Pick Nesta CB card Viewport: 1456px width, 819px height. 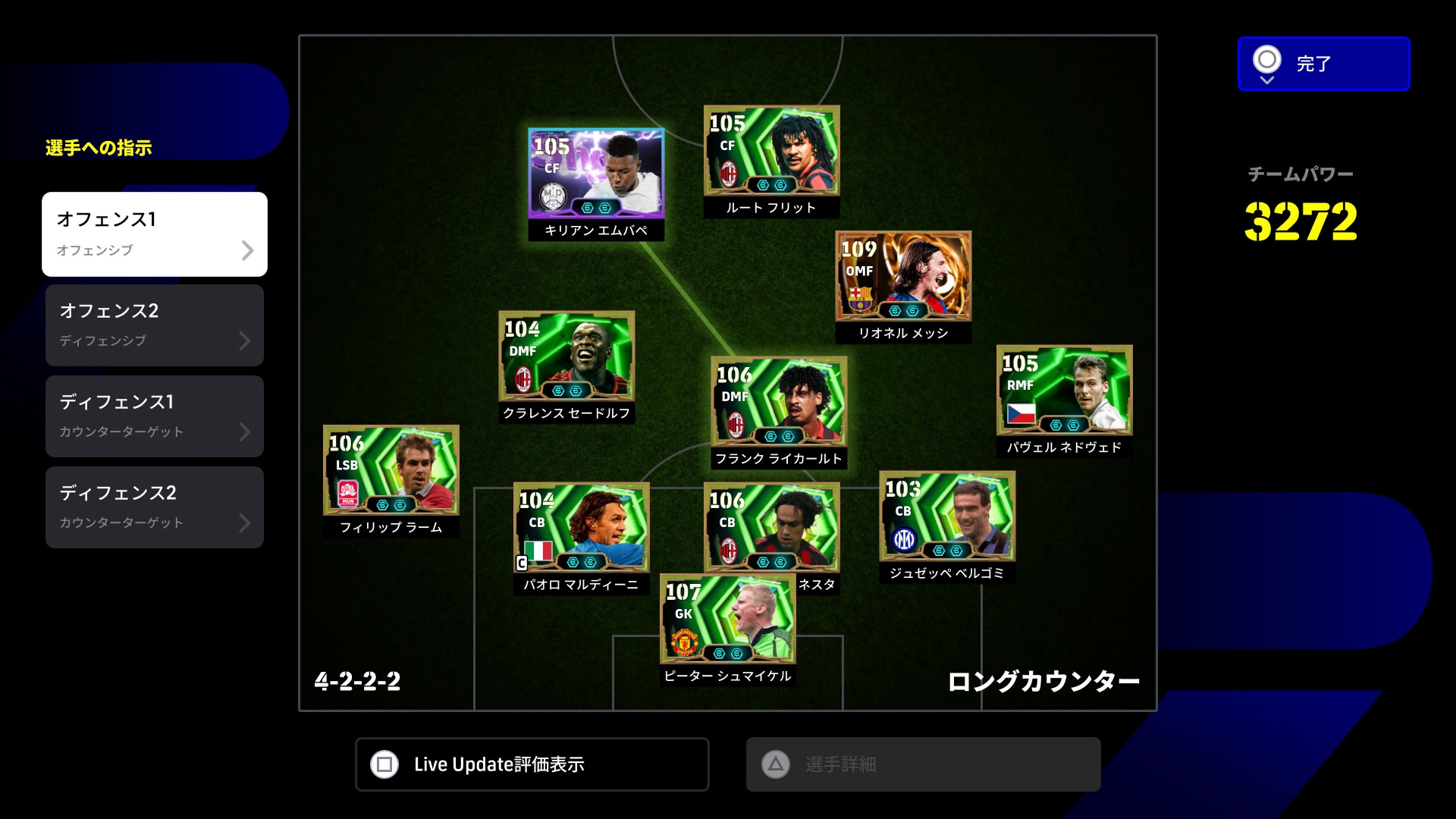coord(771,523)
